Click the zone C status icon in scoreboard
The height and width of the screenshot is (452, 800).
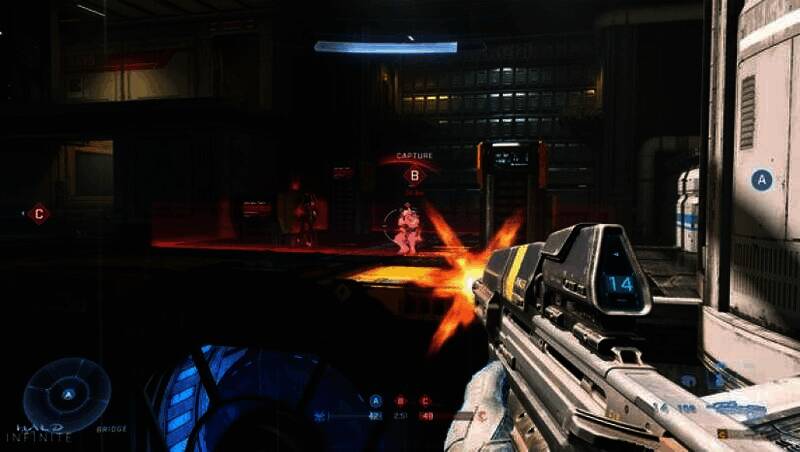coord(426,401)
